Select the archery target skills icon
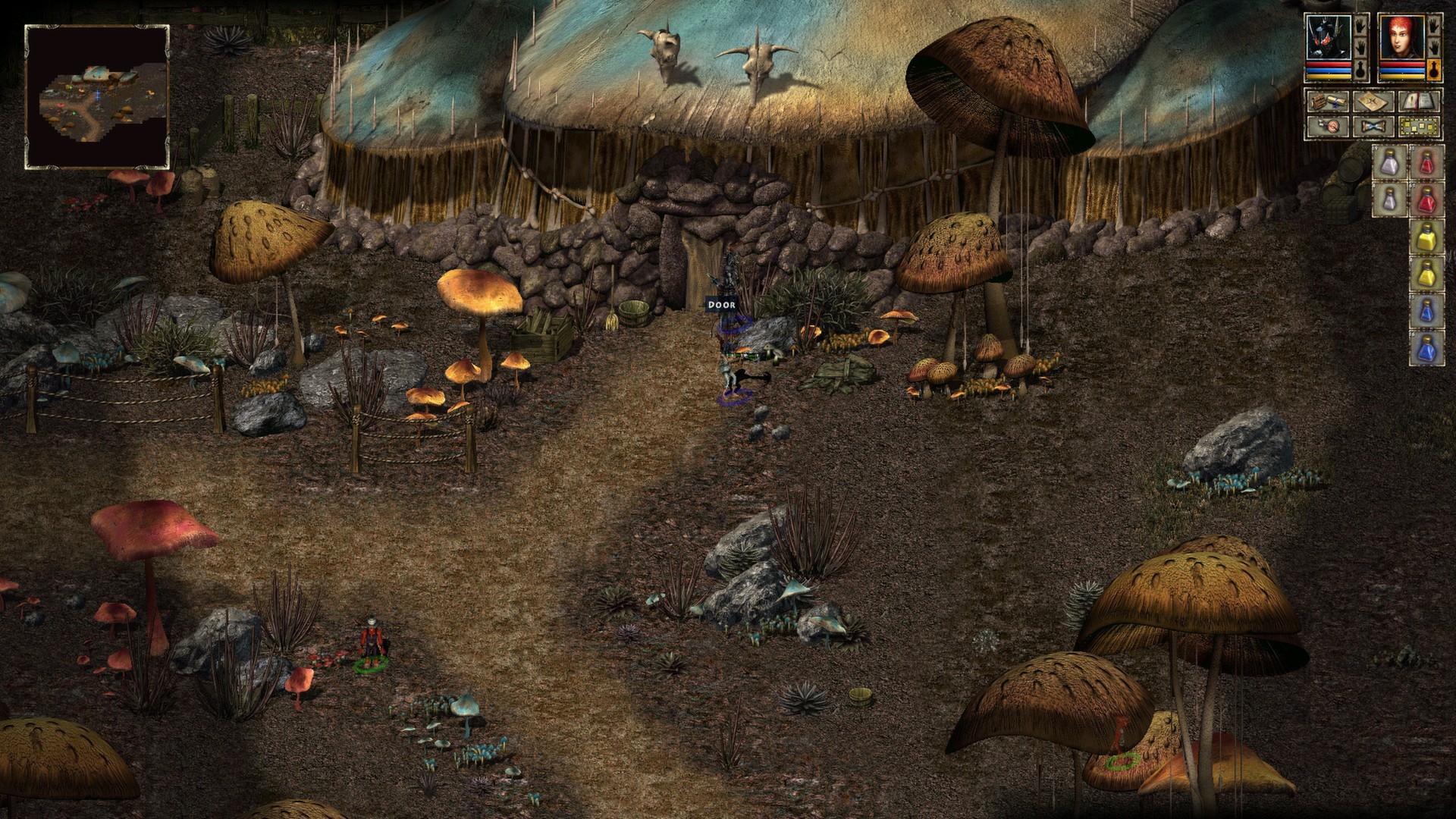 1329,125
